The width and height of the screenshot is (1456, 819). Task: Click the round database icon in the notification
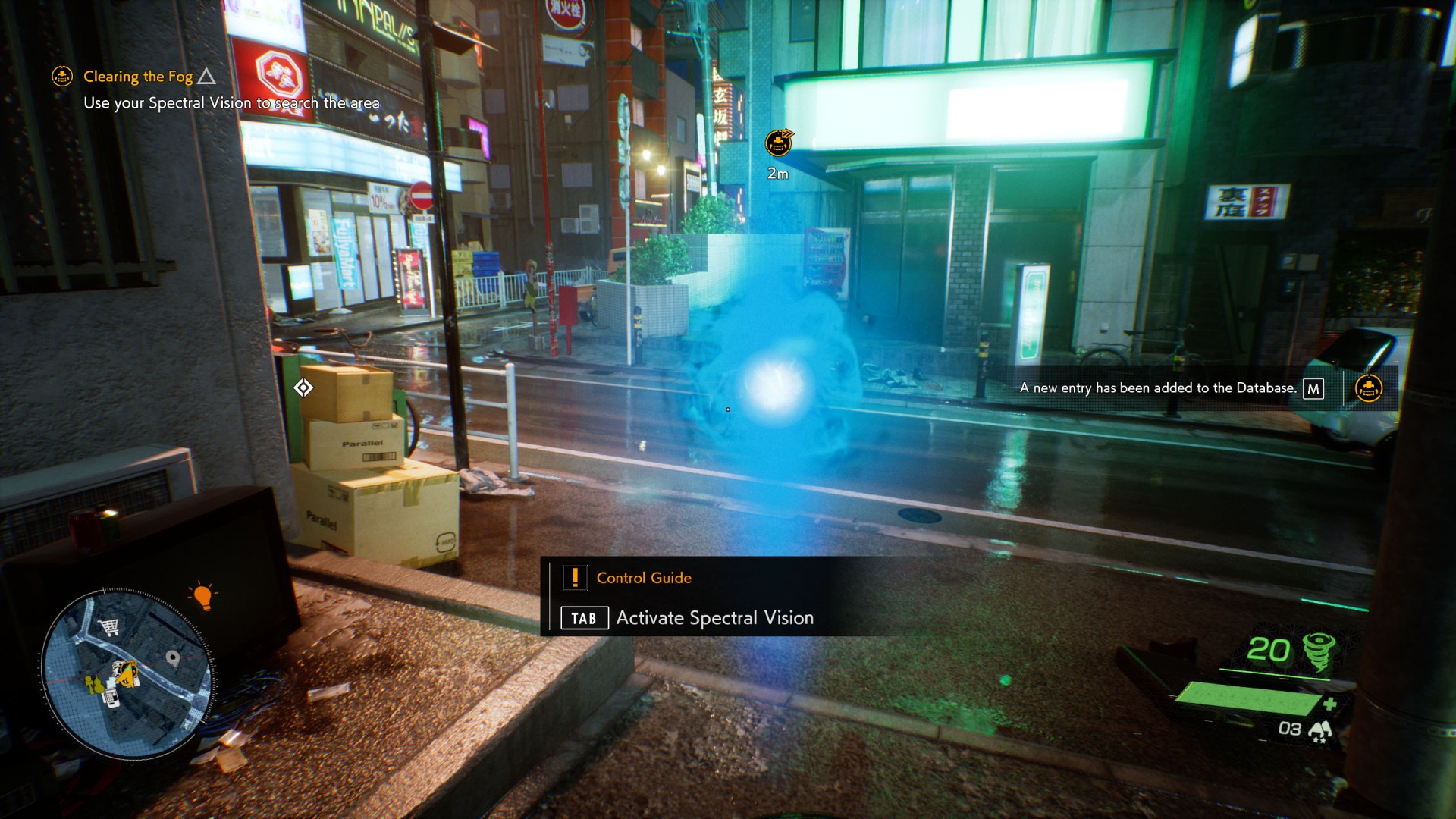click(1369, 388)
